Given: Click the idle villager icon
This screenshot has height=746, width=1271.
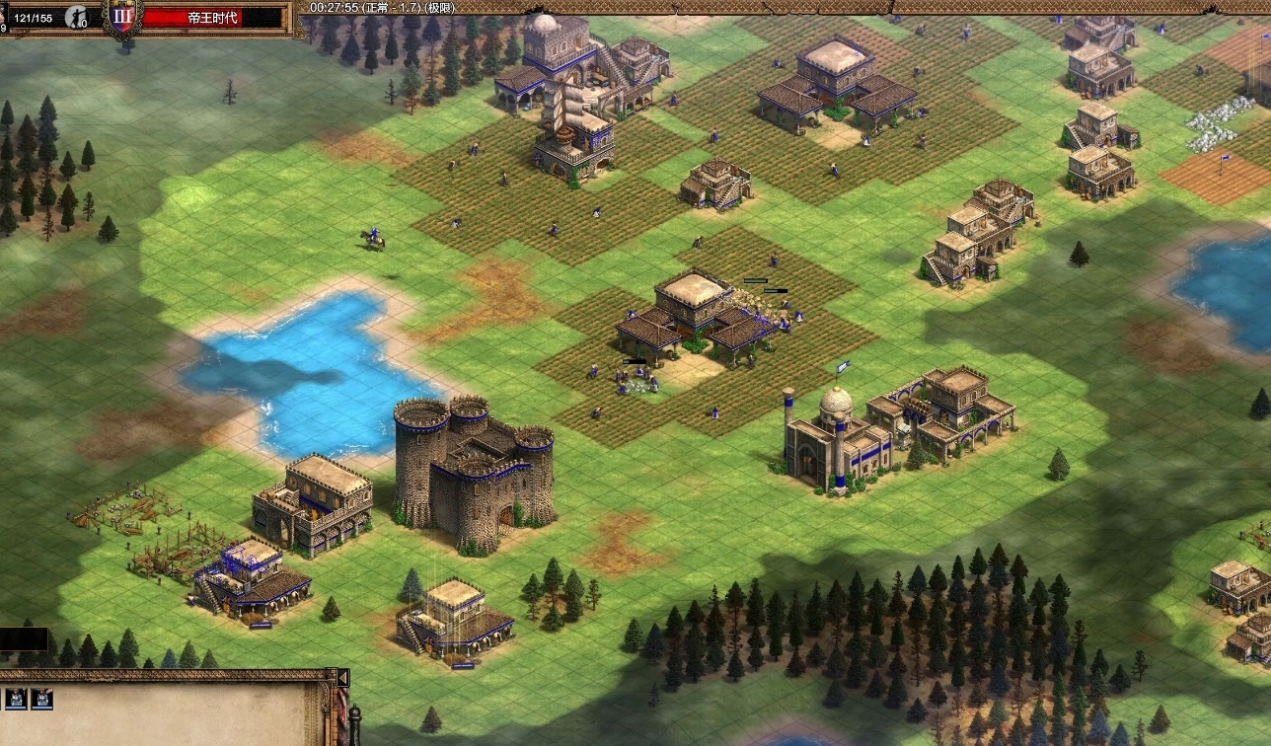Looking at the screenshot, I should click(76, 16).
